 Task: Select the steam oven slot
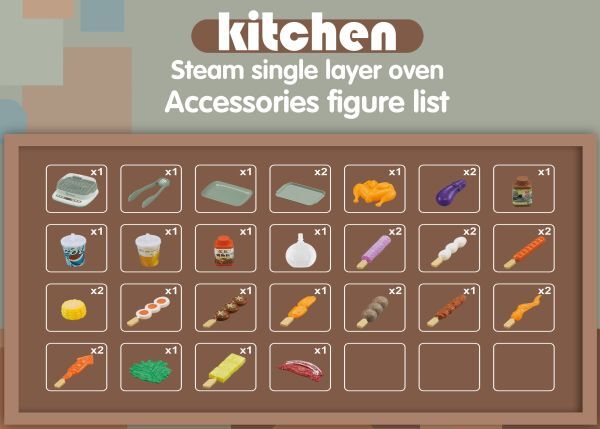pyautogui.click(x=76, y=188)
